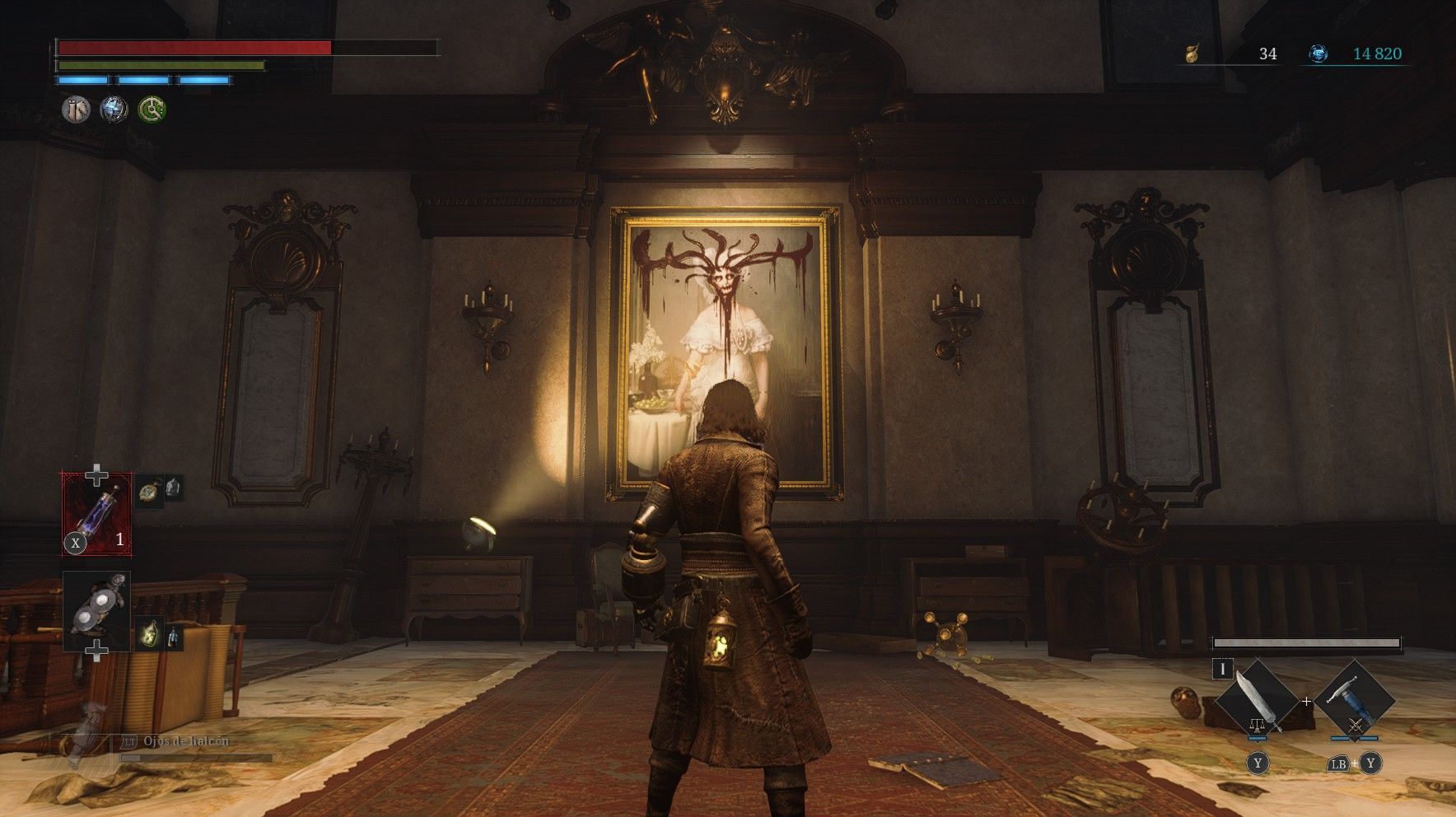Select the purple Pulse Cell belt slot

tap(97, 513)
